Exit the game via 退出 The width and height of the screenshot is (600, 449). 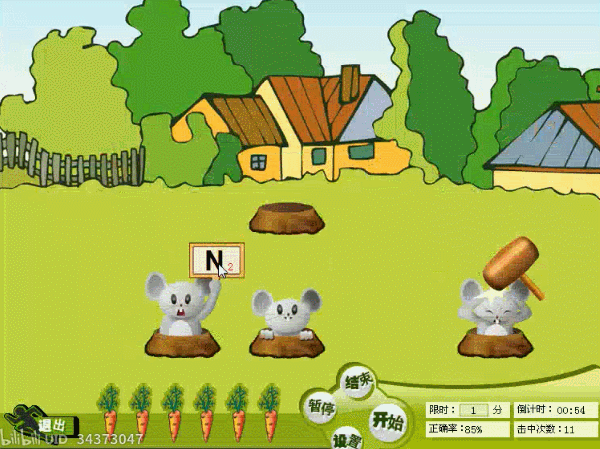pyautogui.click(x=50, y=425)
